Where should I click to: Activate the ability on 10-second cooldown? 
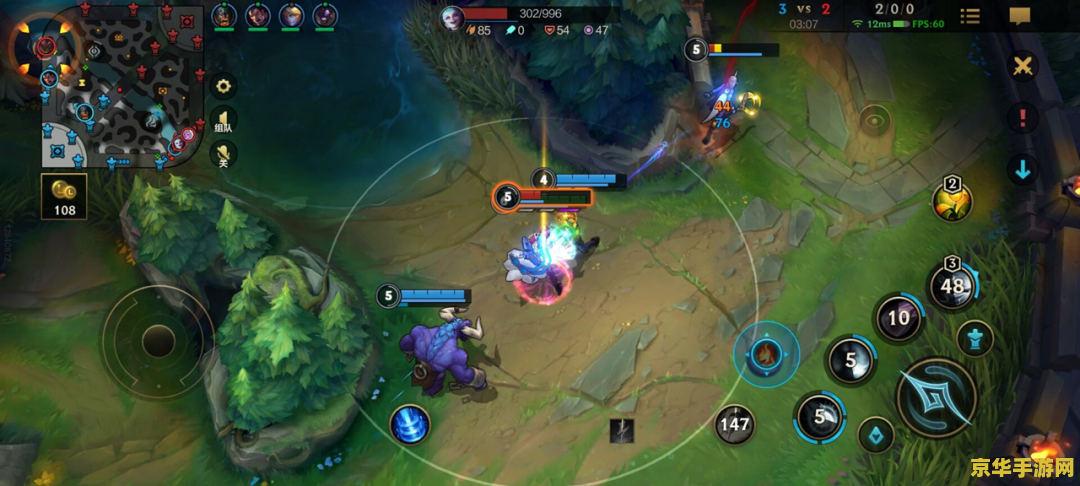point(899,319)
